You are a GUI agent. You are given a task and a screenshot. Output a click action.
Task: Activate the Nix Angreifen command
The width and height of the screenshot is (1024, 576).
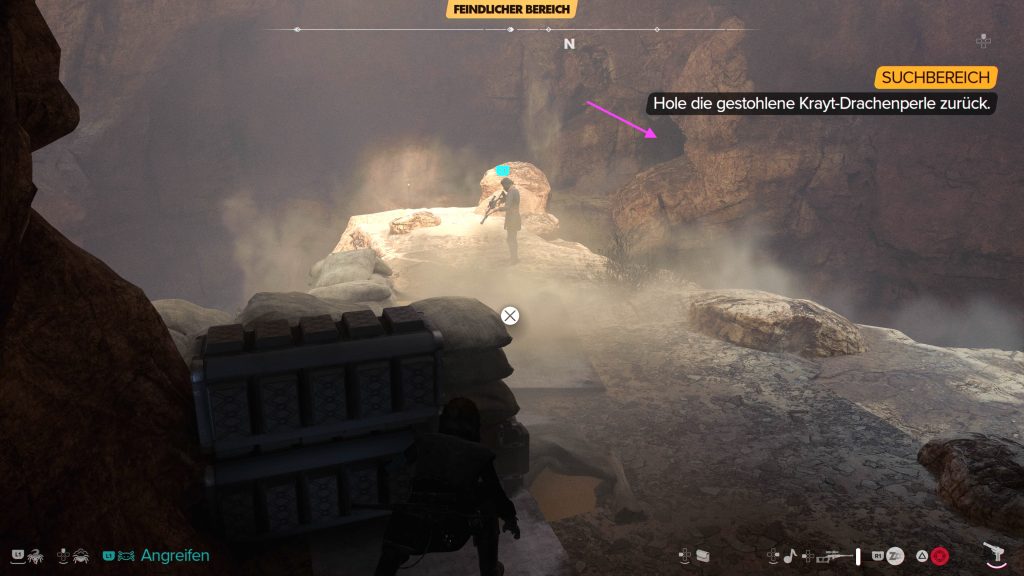pos(174,555)
